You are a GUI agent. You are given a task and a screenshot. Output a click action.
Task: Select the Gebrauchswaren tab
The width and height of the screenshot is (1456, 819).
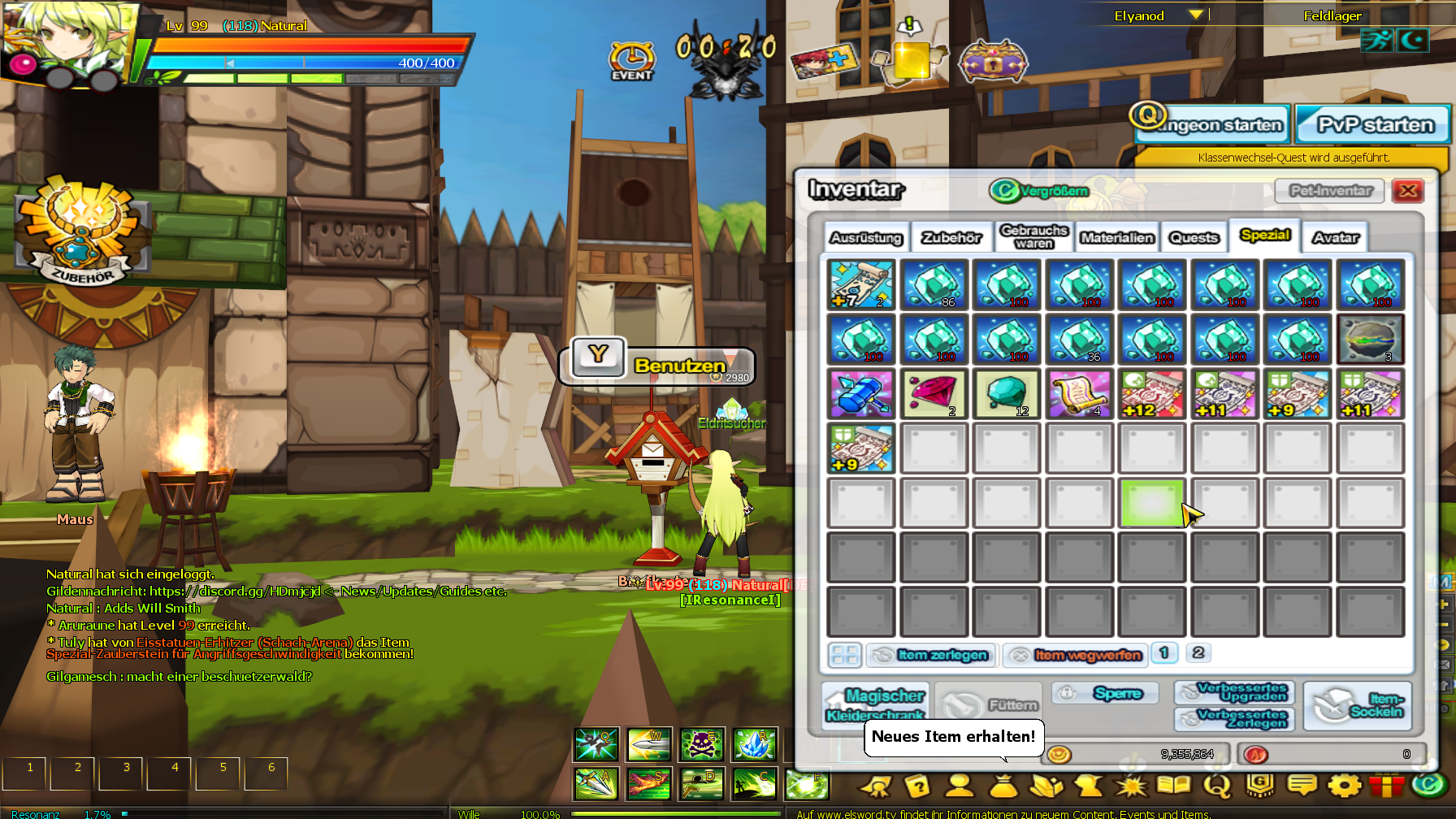pos(1033,236)
